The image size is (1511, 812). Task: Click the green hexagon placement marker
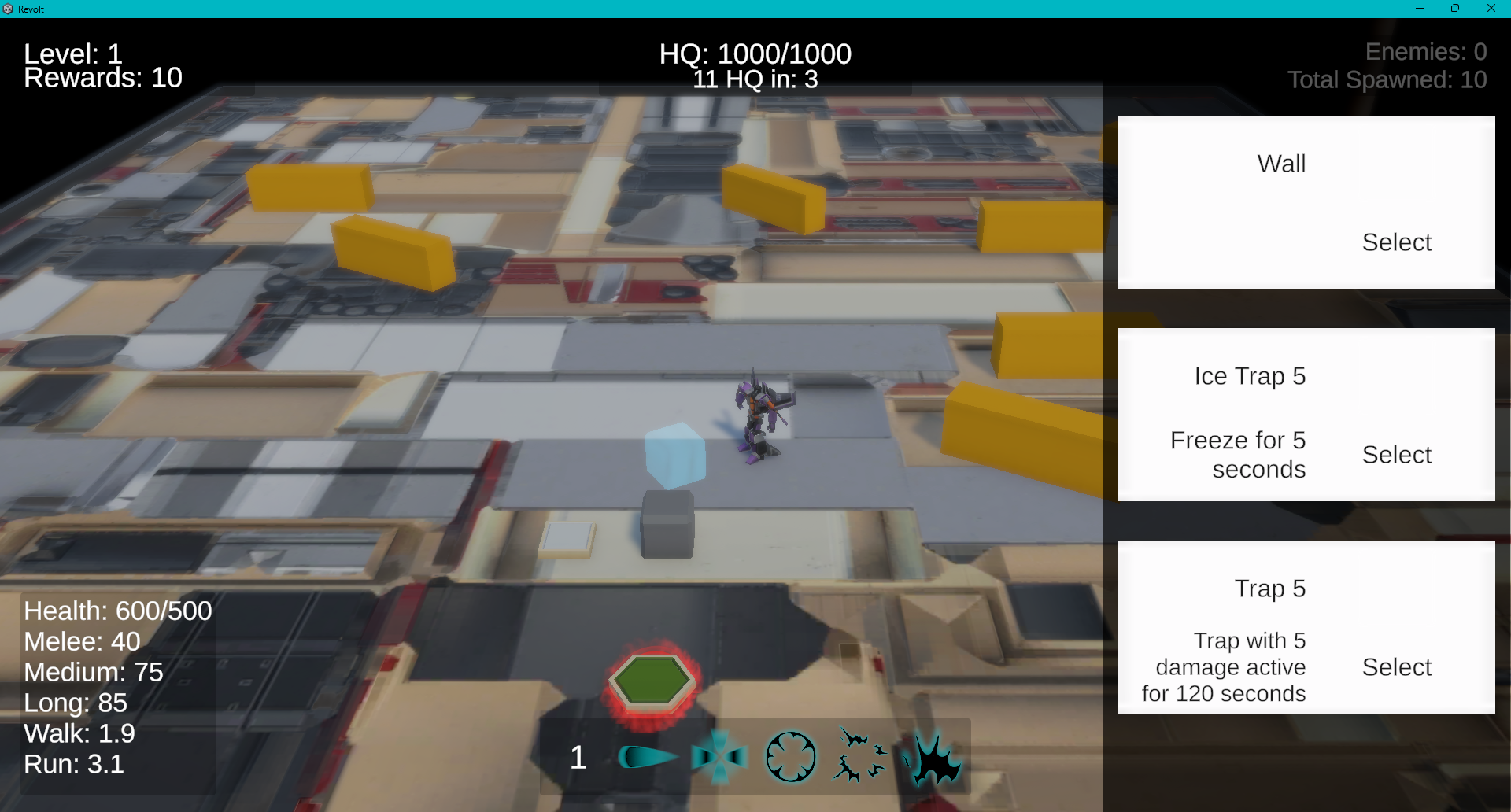point(652,681)
